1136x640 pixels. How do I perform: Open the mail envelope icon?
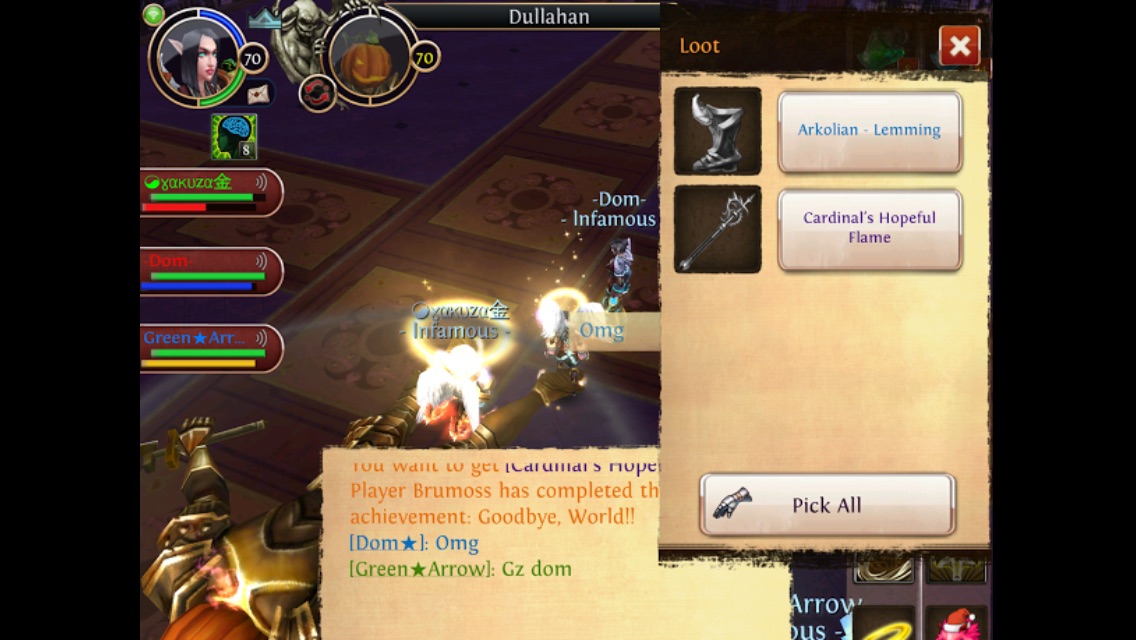[258, 94]
